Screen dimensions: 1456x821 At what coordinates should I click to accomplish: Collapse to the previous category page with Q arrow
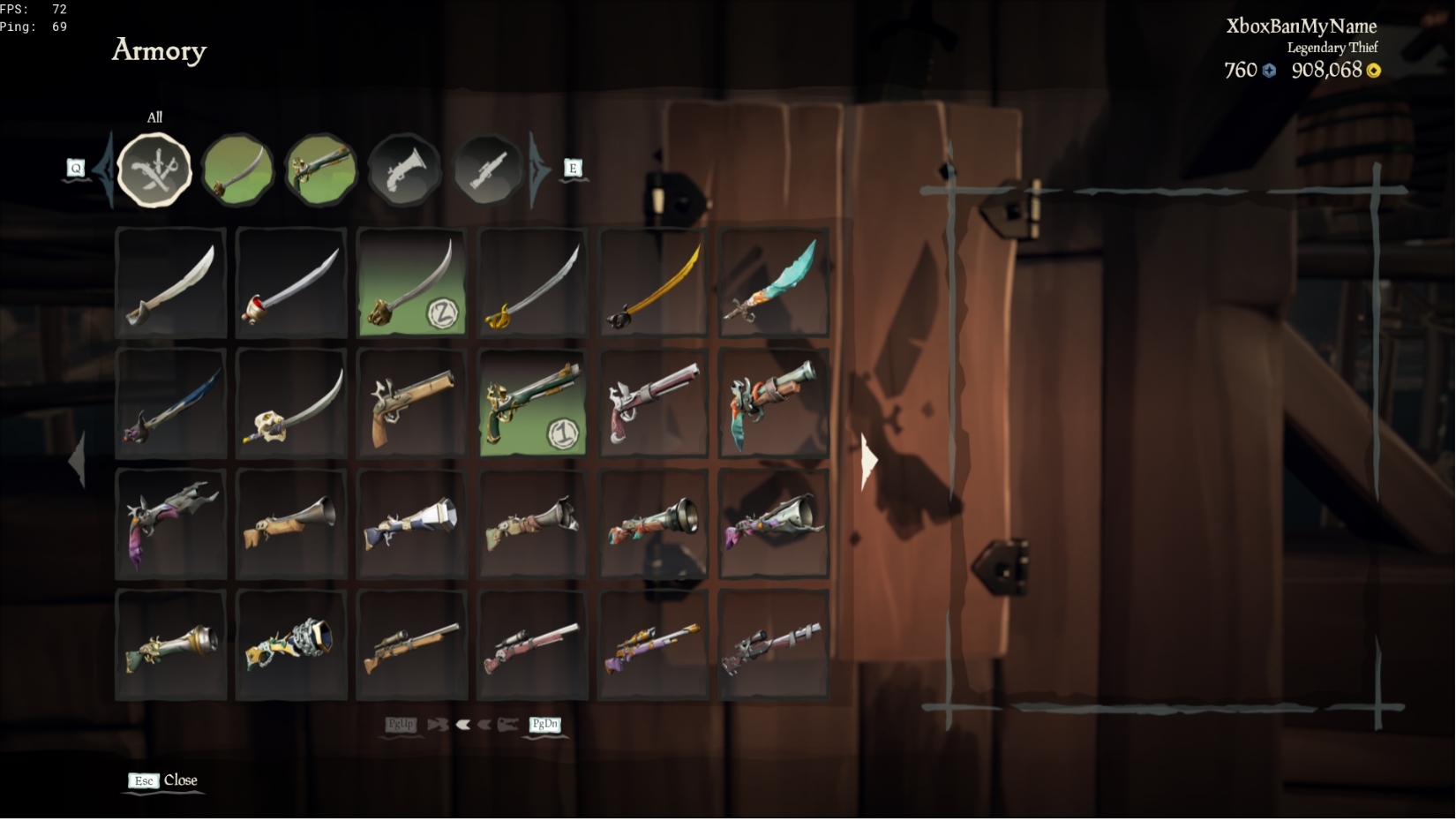tap(77, 168)
